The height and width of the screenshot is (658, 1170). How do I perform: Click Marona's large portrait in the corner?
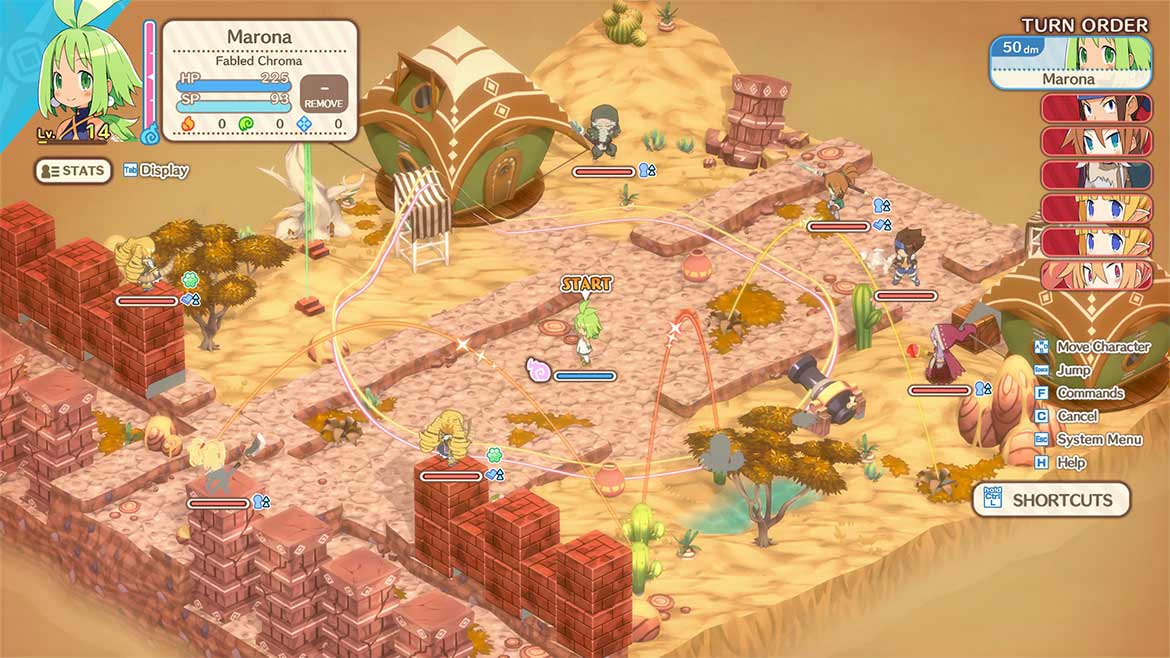click(83, 75)
